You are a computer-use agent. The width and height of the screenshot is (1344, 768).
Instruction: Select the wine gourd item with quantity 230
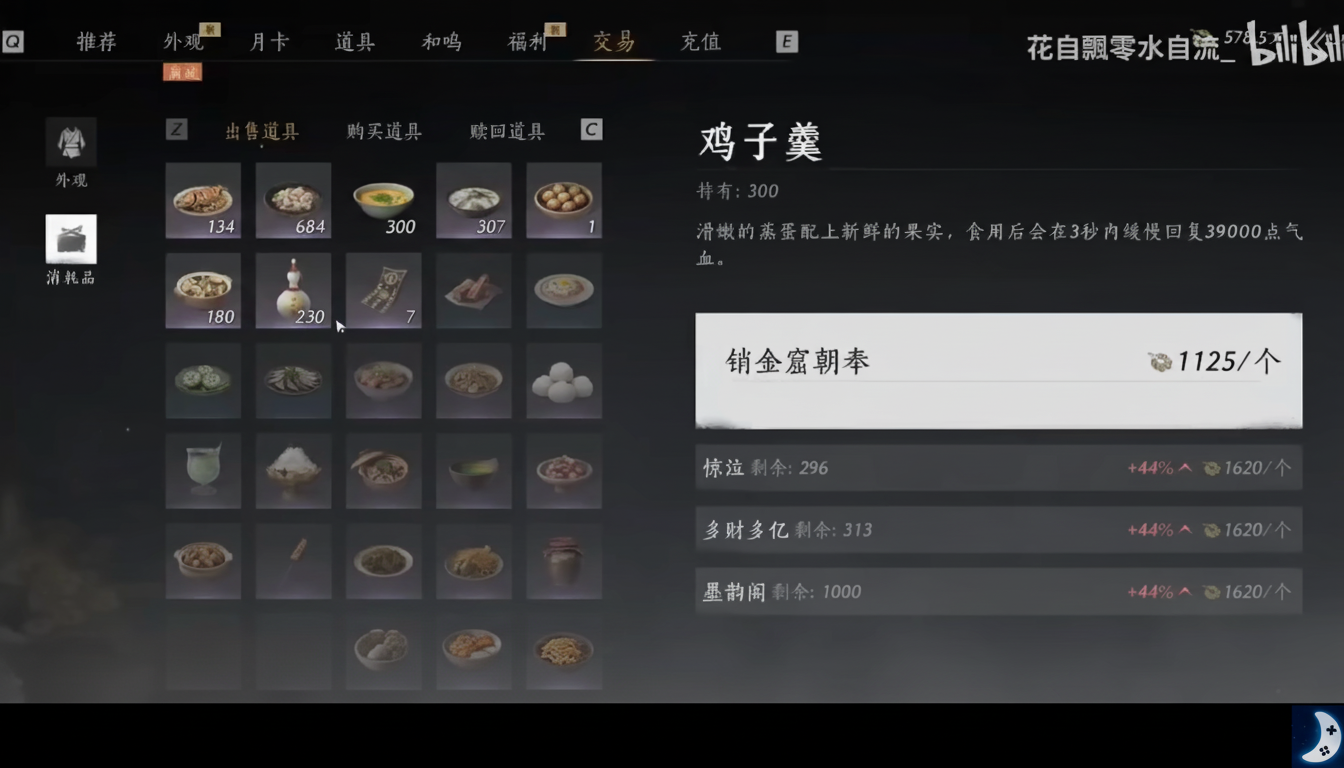[293, 291]
